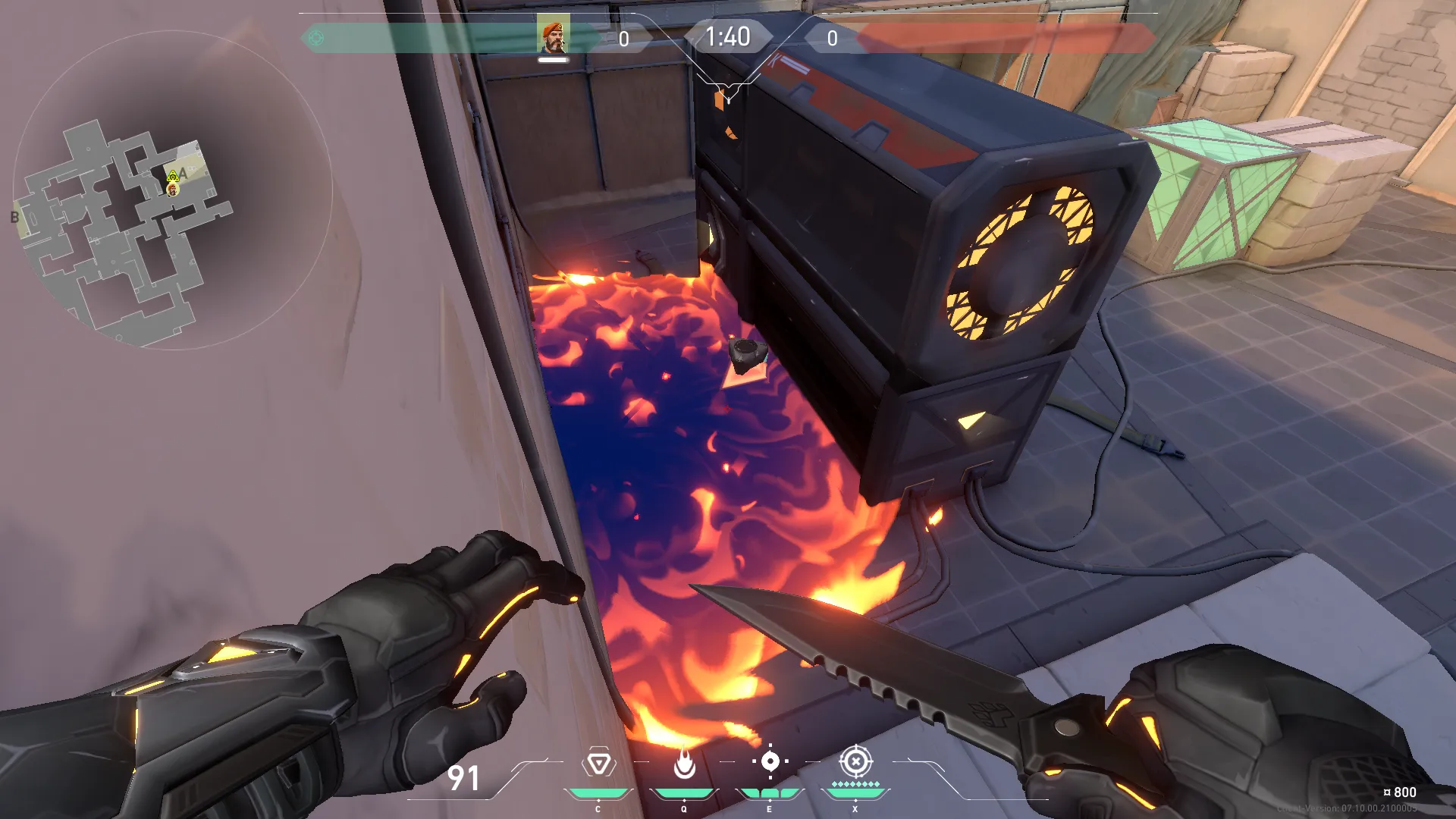This screenshot has height=819, width=1456.
Task: Trigger the Orbital Strike ultimate icon
Action: pyautogui.click(x=855, y=761)
